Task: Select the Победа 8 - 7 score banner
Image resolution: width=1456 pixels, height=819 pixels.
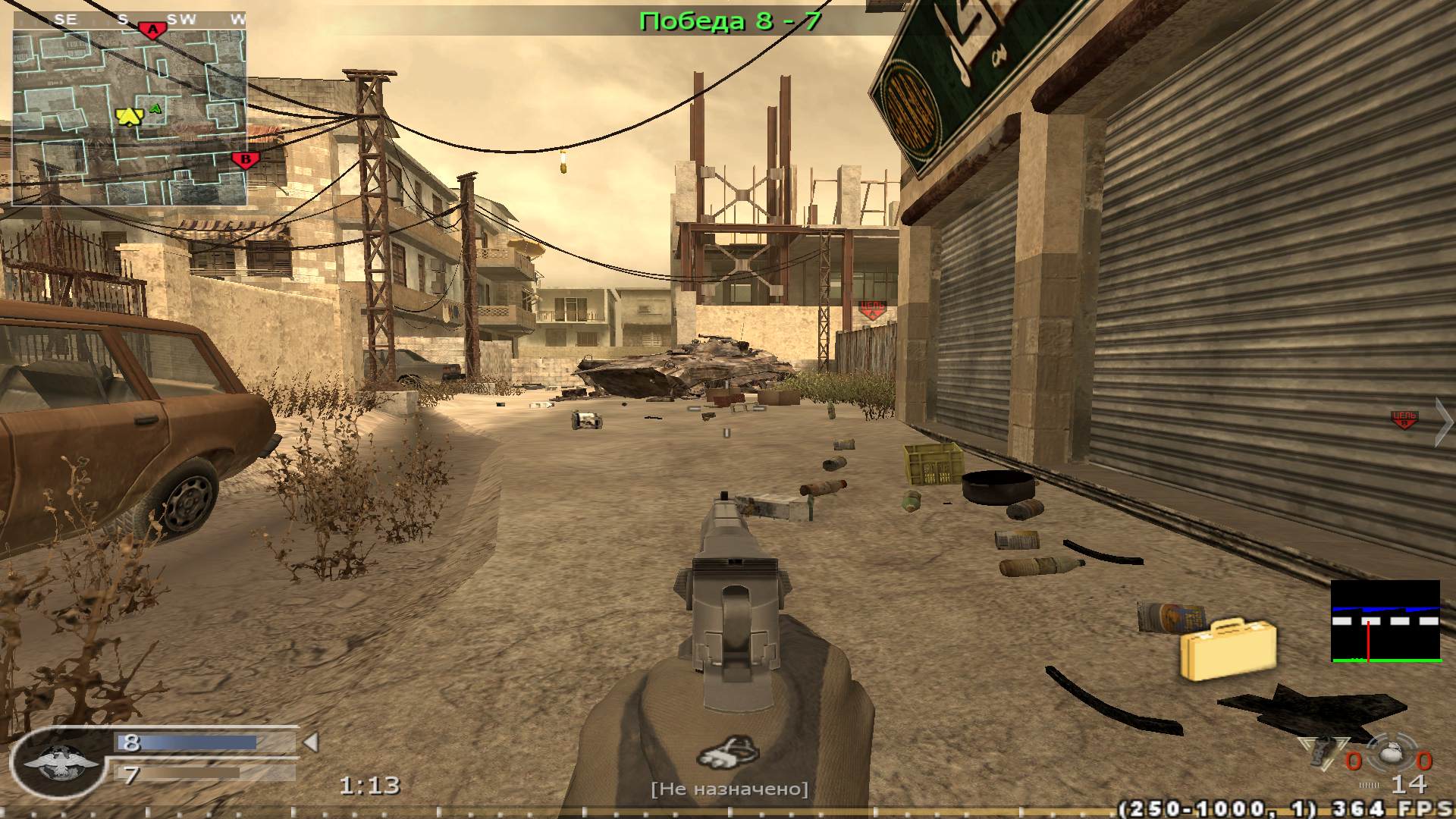Action: (730, 20)
